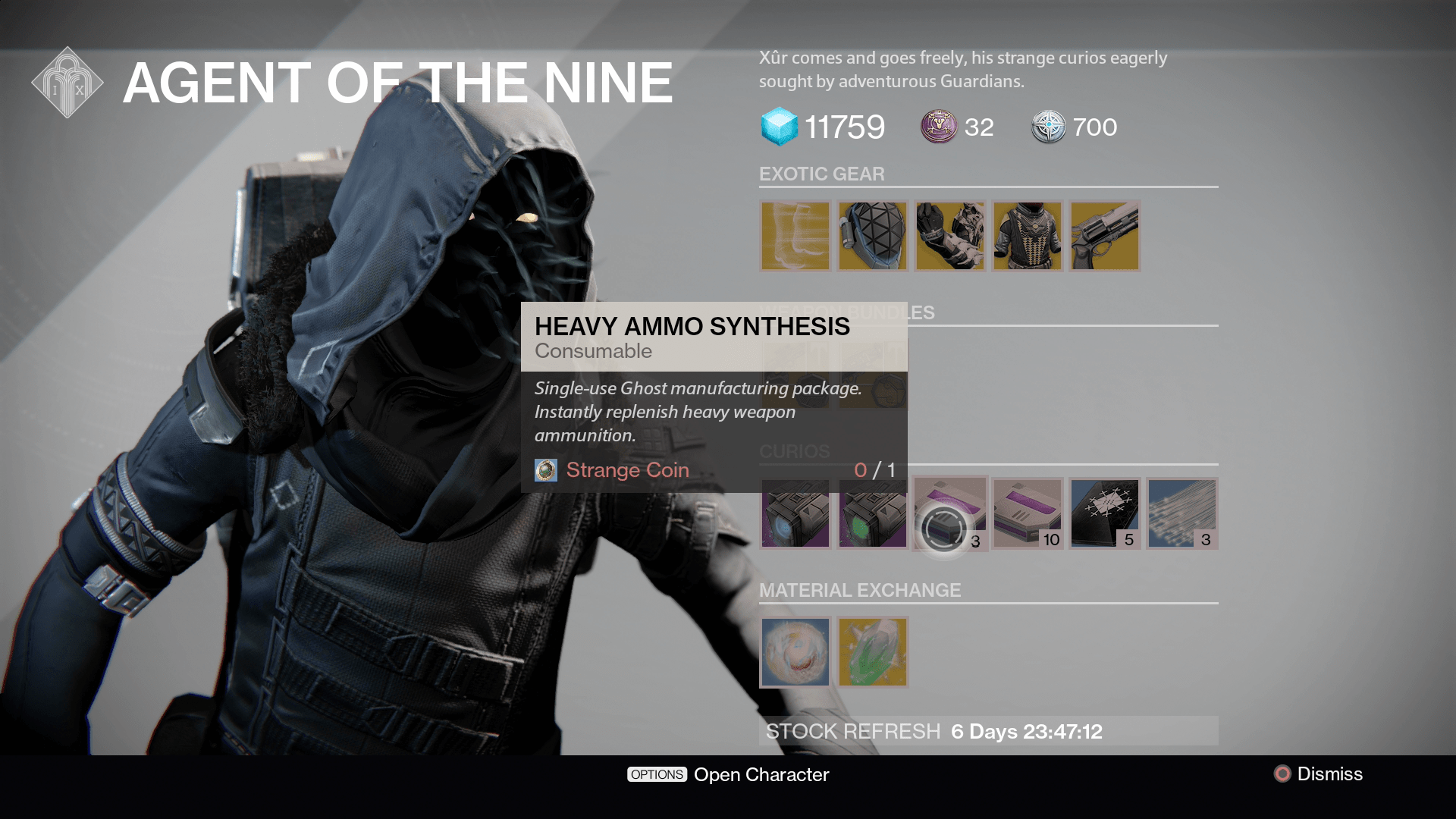Select the white strands curio with quantity 3
The image size is (1456, 819).
(x=1181, y=514)
